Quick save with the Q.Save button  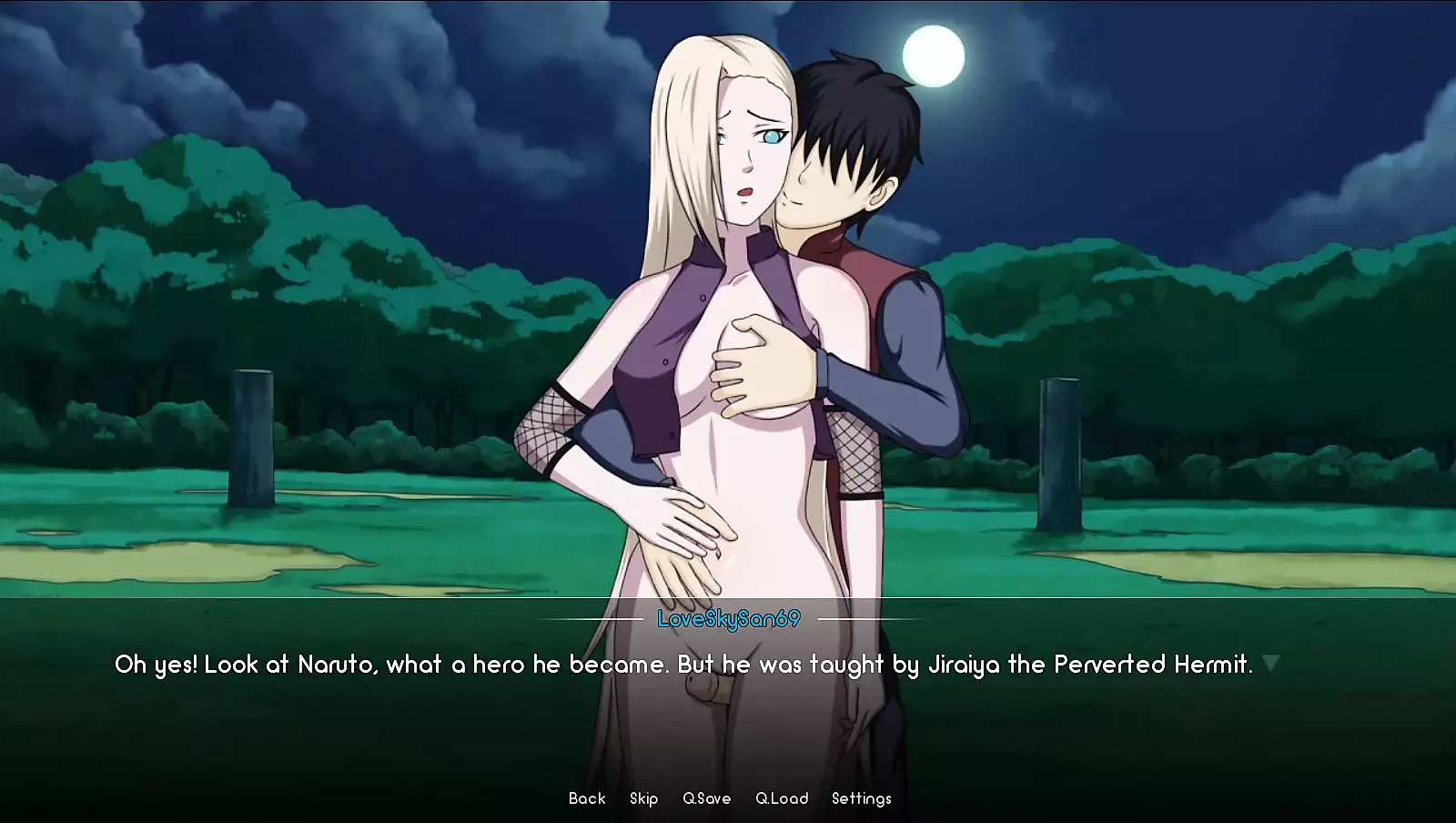707,798
